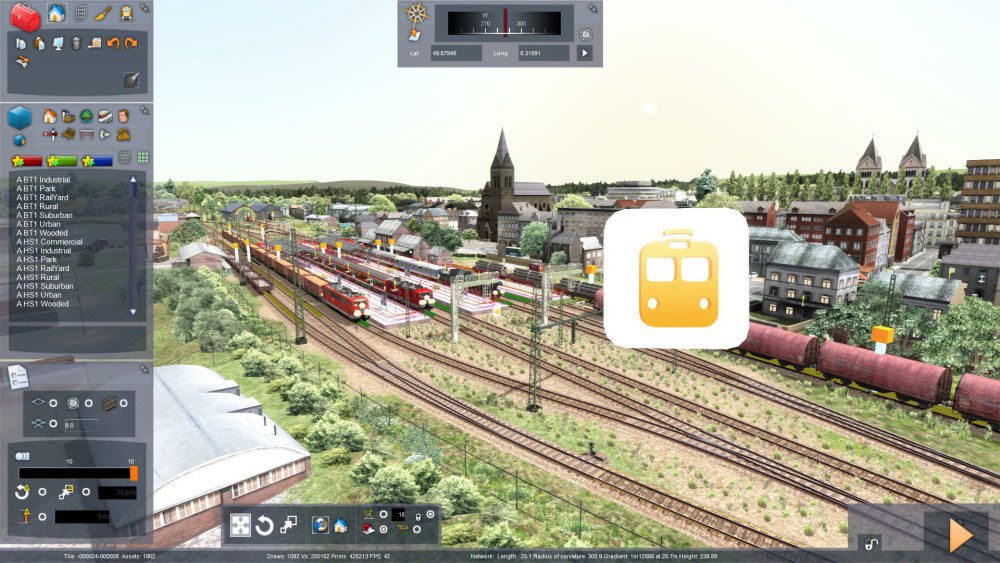
Task: Switch to the house objects tab
Action: tap(56, 13)
